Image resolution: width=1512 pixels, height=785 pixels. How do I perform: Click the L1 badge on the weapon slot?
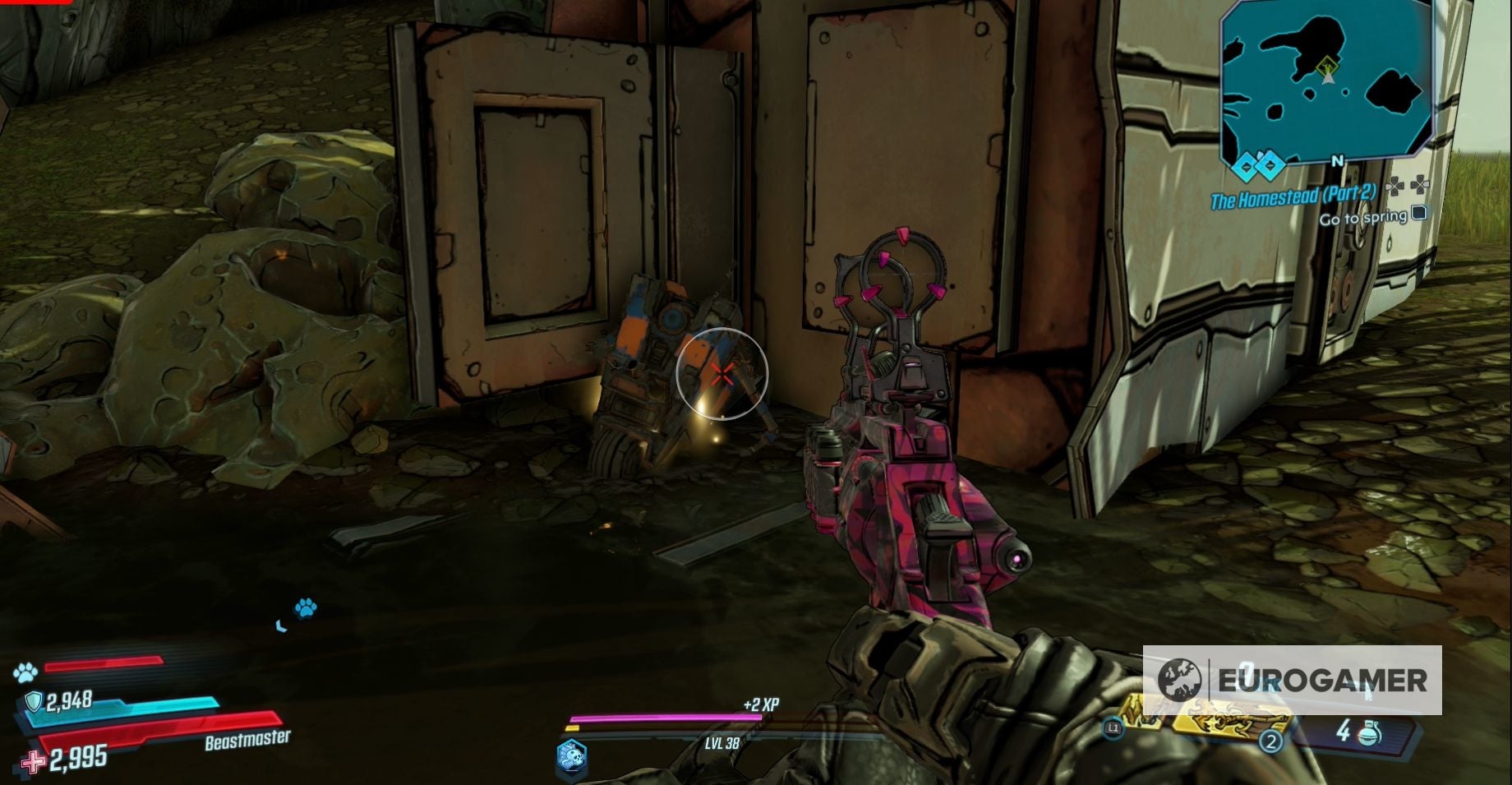click(1113, 727)
